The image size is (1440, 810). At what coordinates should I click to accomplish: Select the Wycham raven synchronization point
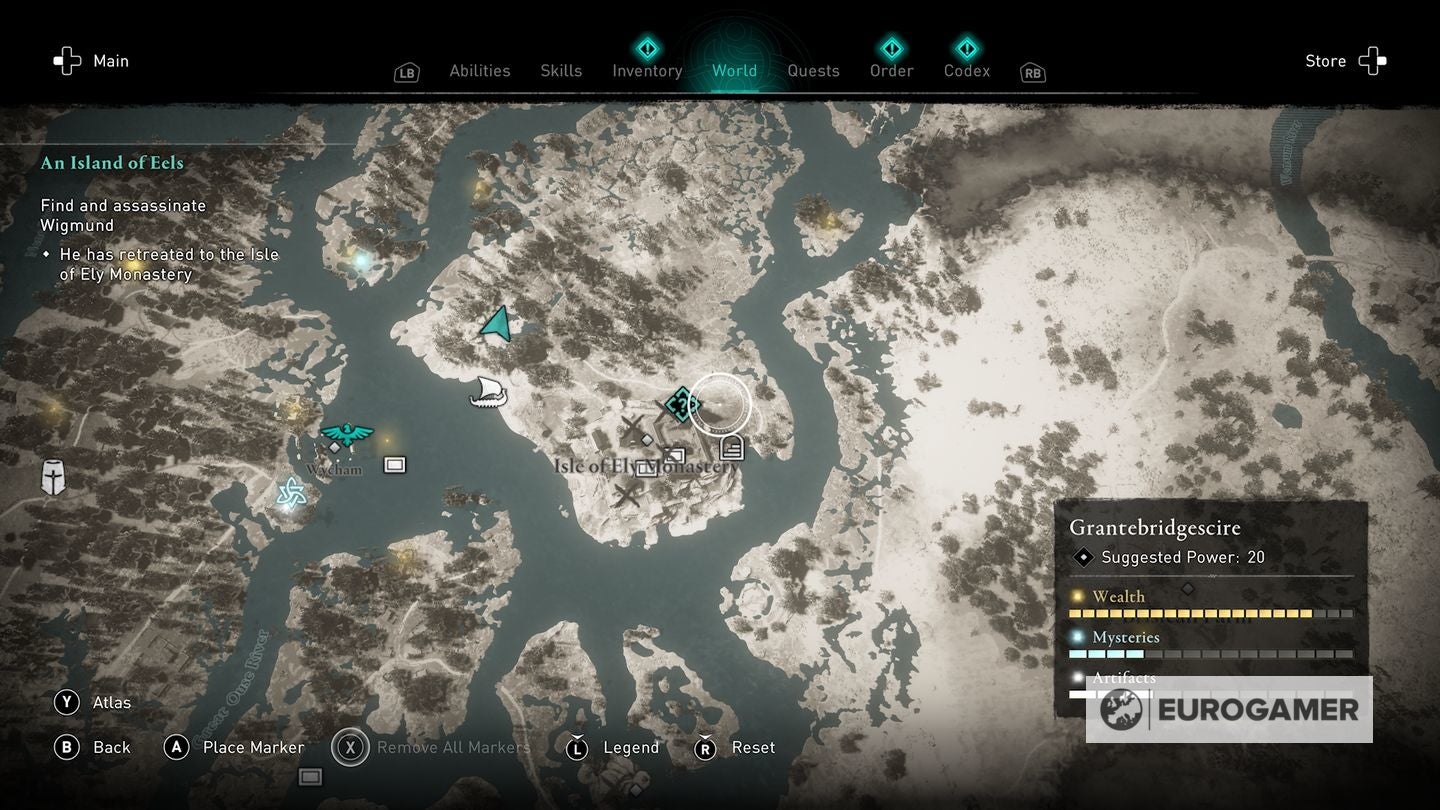[346, 434]
